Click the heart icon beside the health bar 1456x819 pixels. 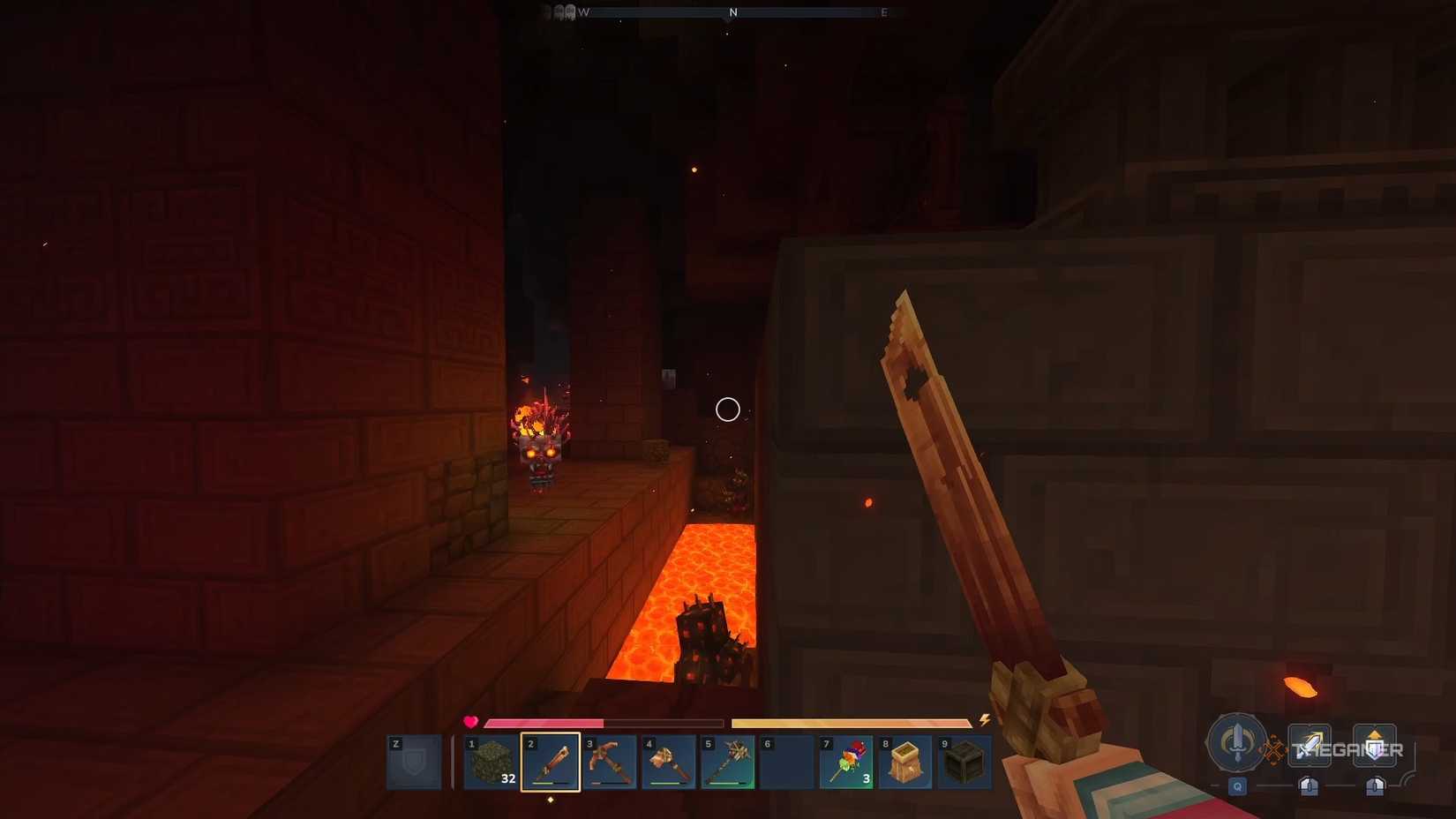[470, 721]
